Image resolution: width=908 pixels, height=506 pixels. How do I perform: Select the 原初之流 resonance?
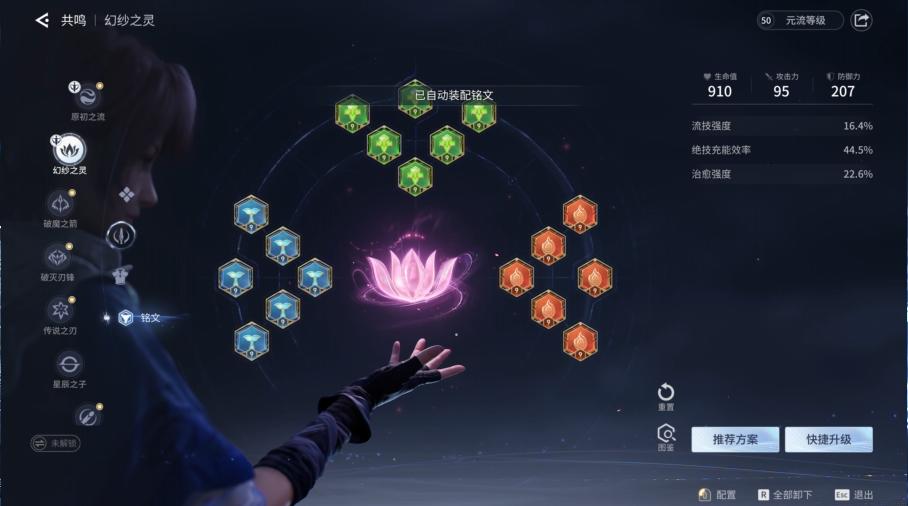[x=87, y=97]
